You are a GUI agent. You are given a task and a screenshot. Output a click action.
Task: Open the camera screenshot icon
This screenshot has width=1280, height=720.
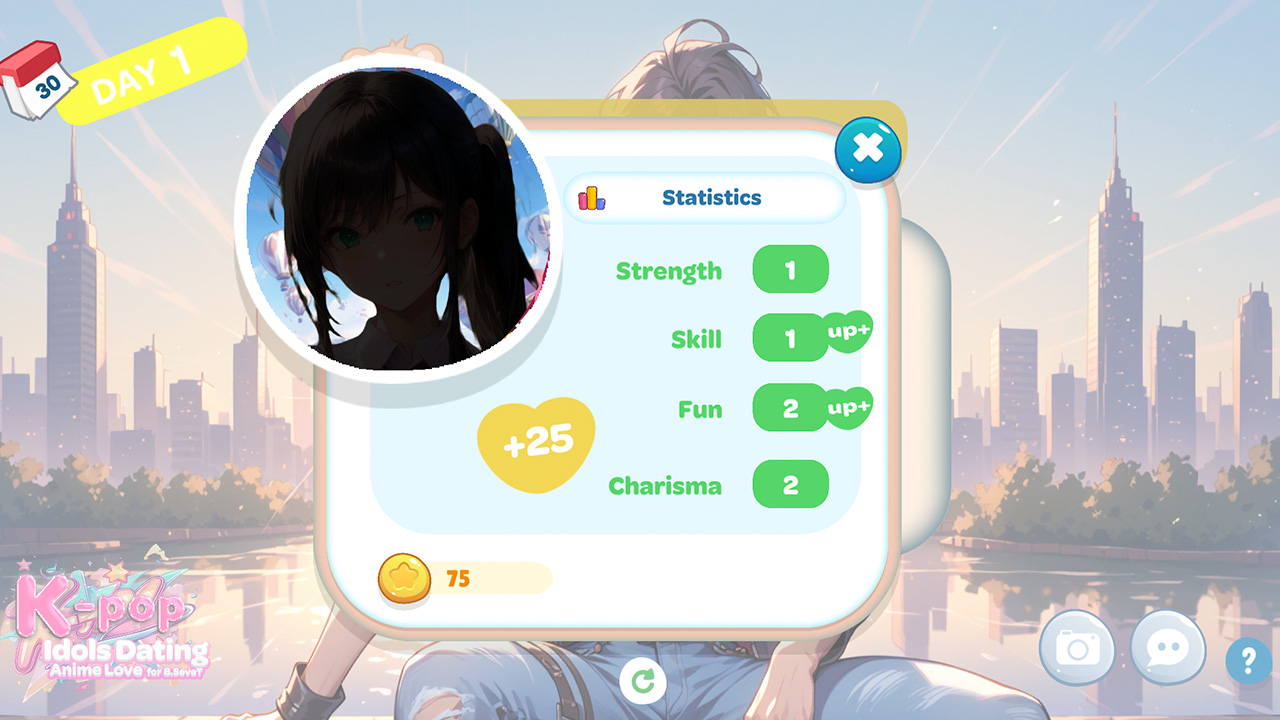tap(1077, 649)
